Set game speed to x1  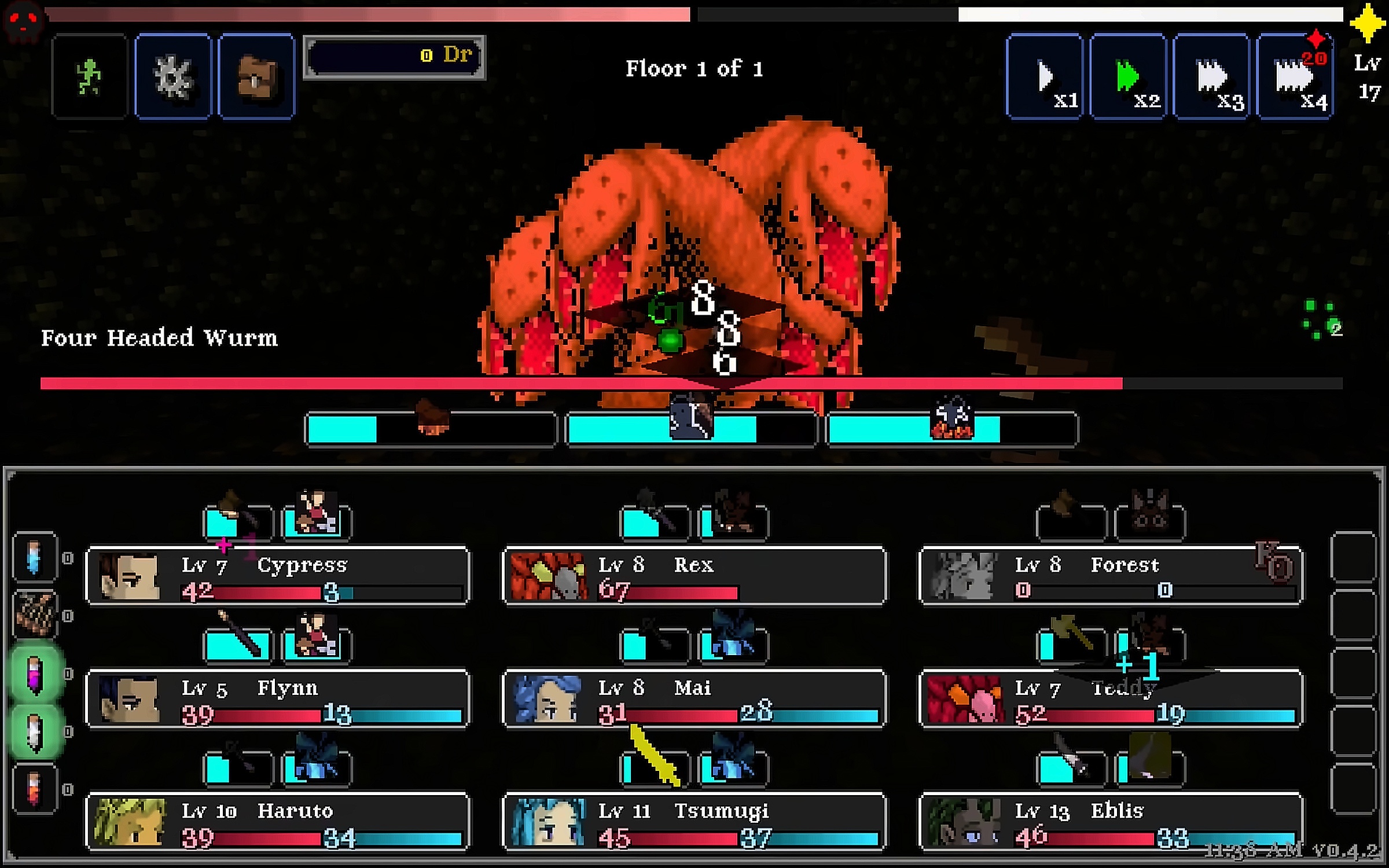pos(1045,76)
